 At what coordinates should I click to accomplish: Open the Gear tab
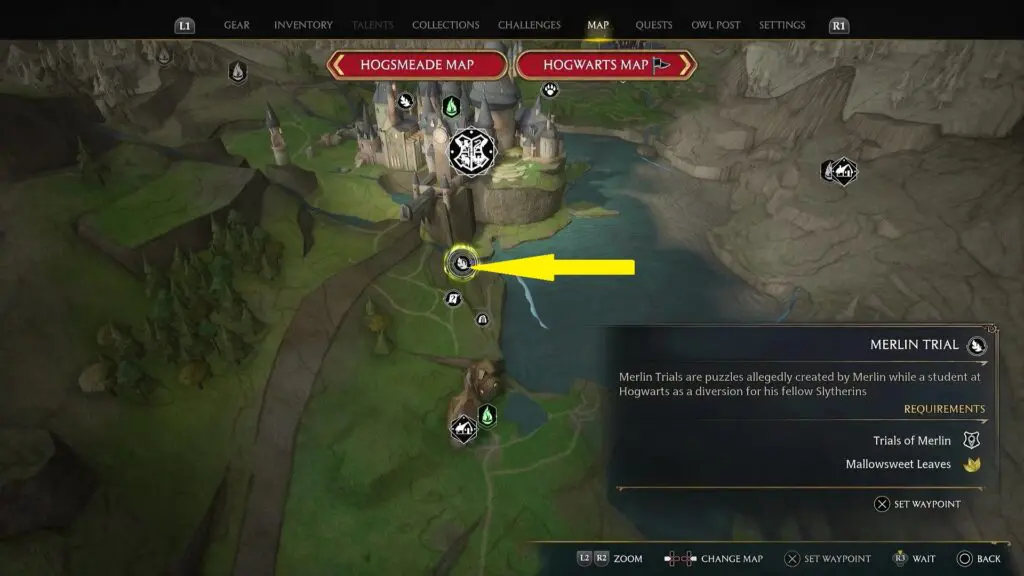click(x=237, y=25)
